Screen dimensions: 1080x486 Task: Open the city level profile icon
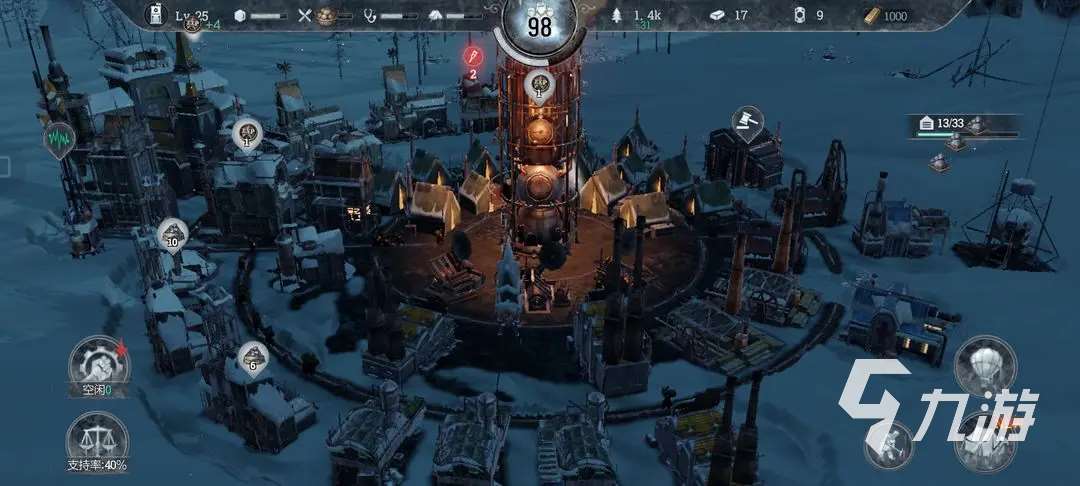(x=156, y=14)
